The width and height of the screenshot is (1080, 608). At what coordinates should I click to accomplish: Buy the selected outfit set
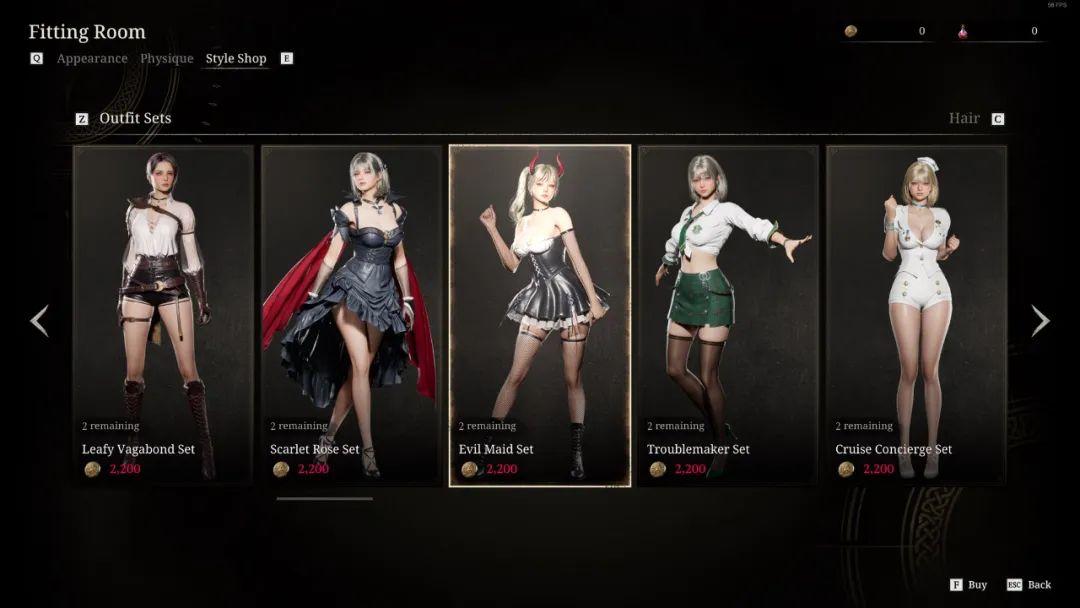tap(969, 585)
